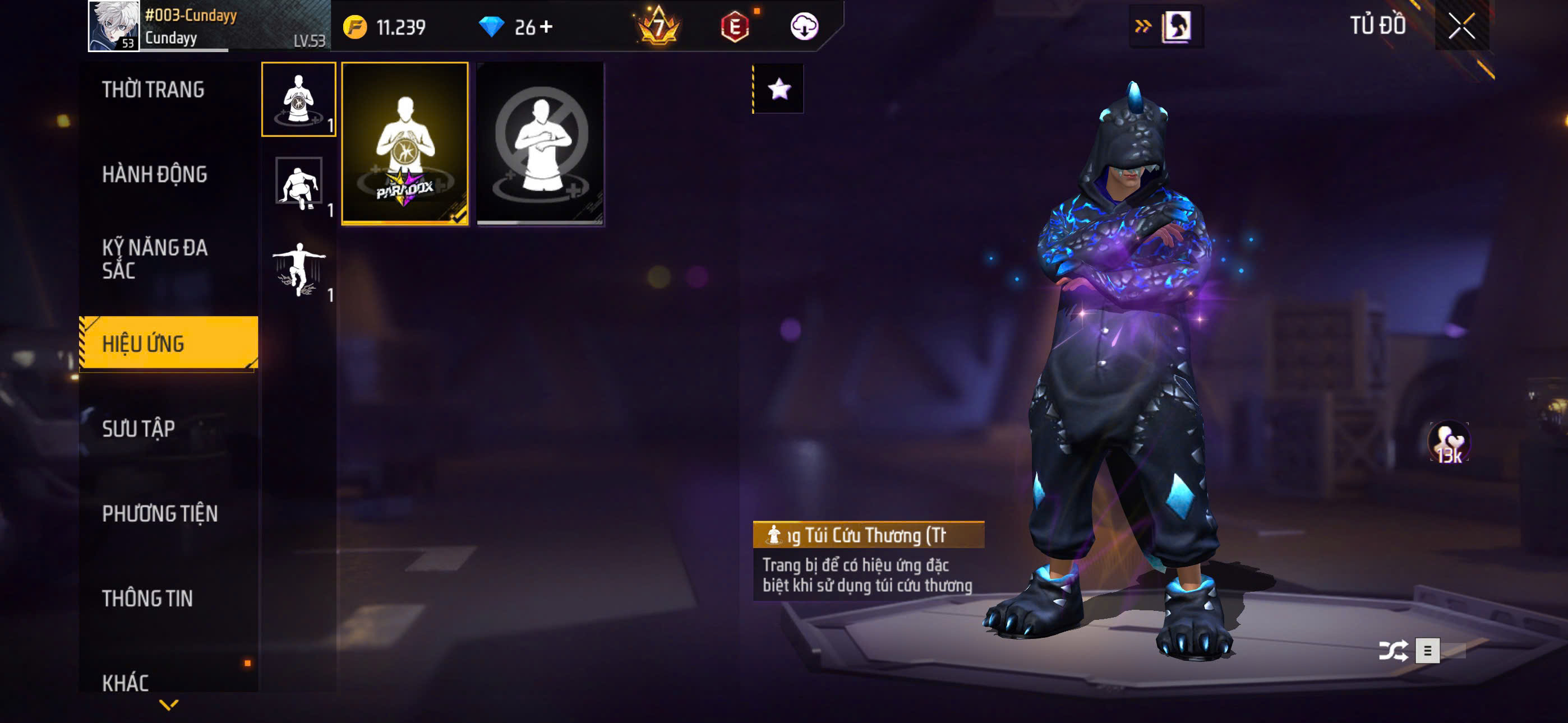Image resolution: width=1568 pixels, height=723 pixels.
Task: Open the Cundayy player profile avatar
Action: click(113, 26)
